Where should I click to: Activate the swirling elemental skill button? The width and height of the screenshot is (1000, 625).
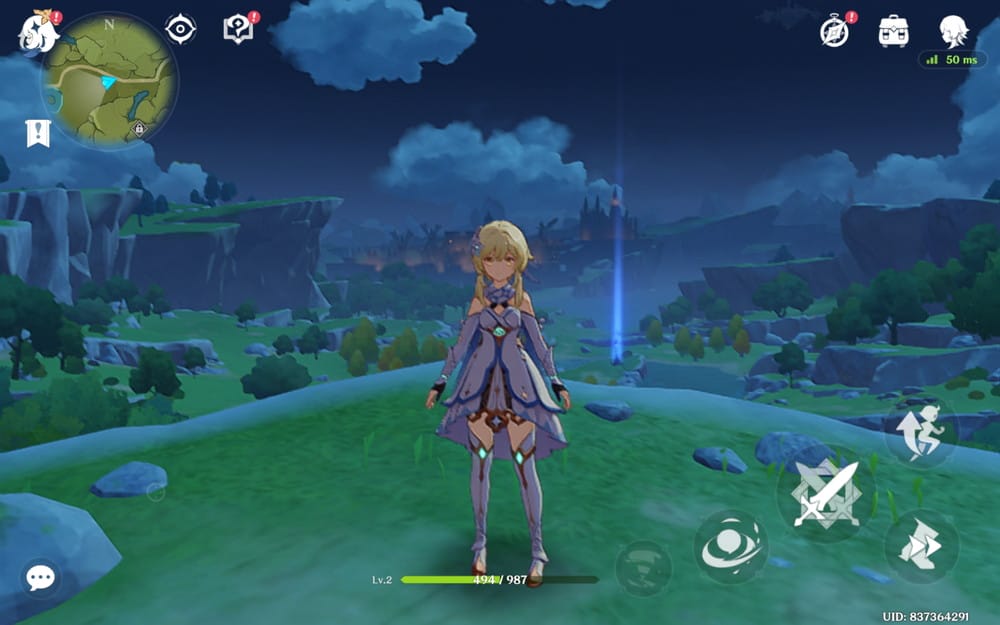coord(731,547)
